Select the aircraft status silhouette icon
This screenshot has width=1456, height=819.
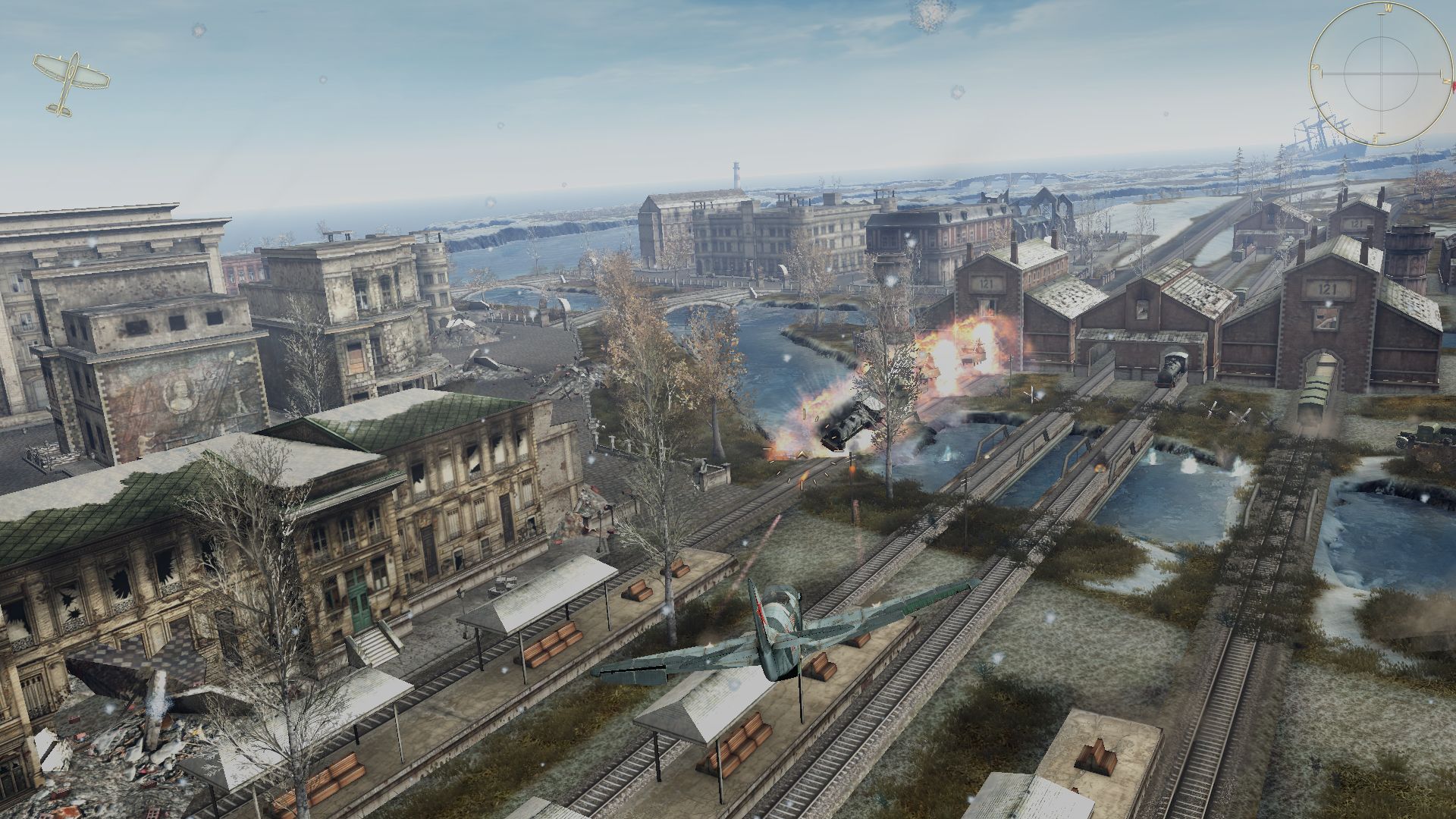(x=71, y=82)
